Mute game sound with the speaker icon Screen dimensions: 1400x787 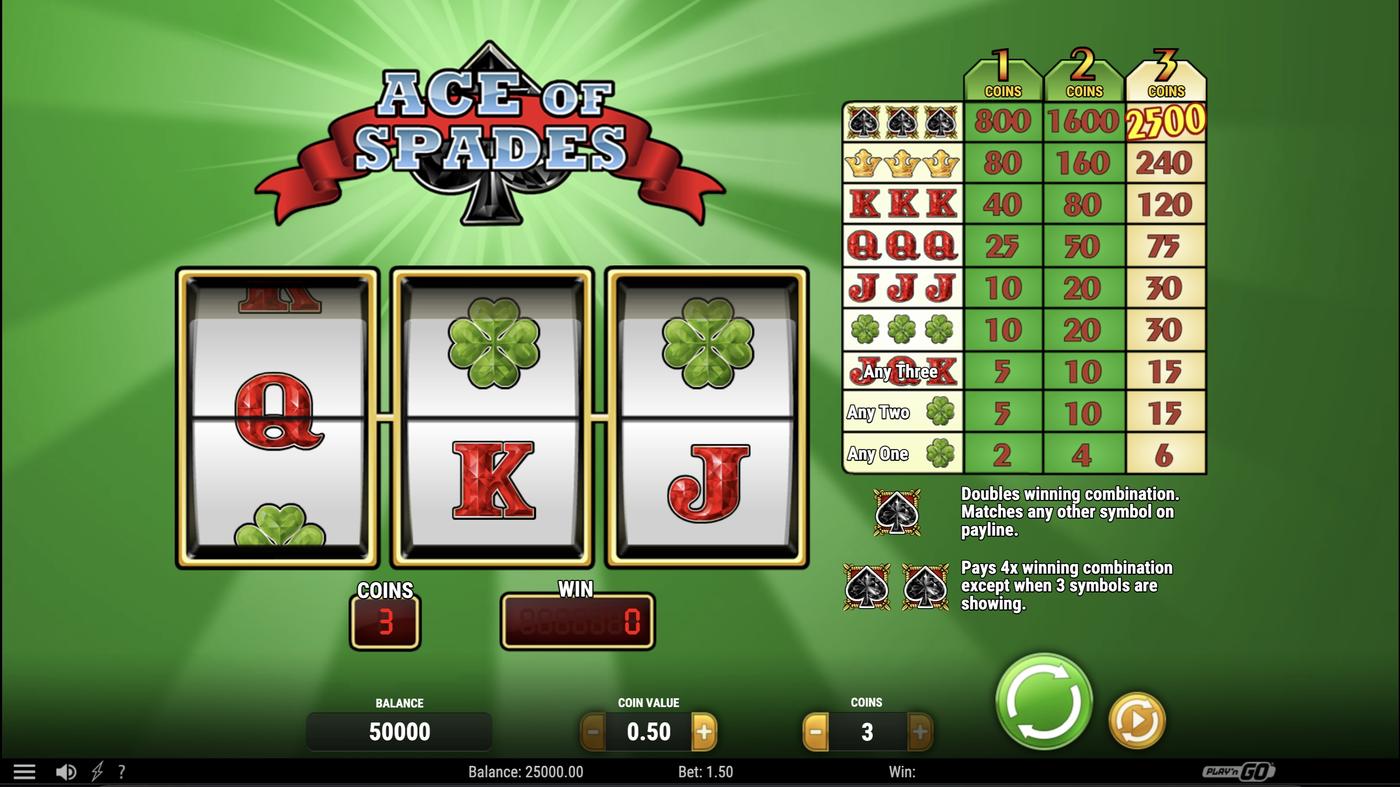point(66,771)
